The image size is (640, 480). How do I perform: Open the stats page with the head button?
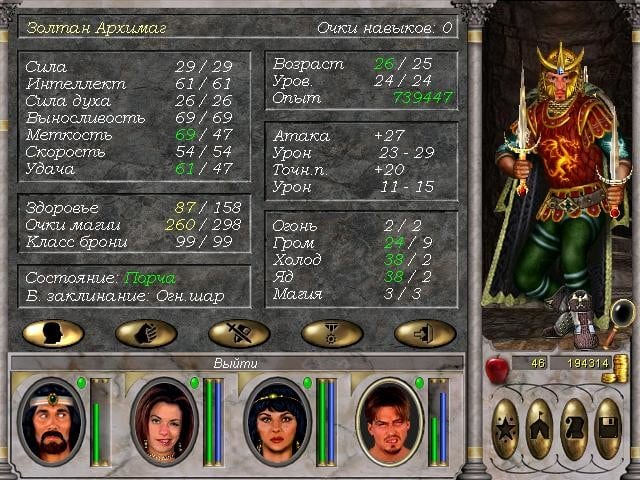point(53,333)
